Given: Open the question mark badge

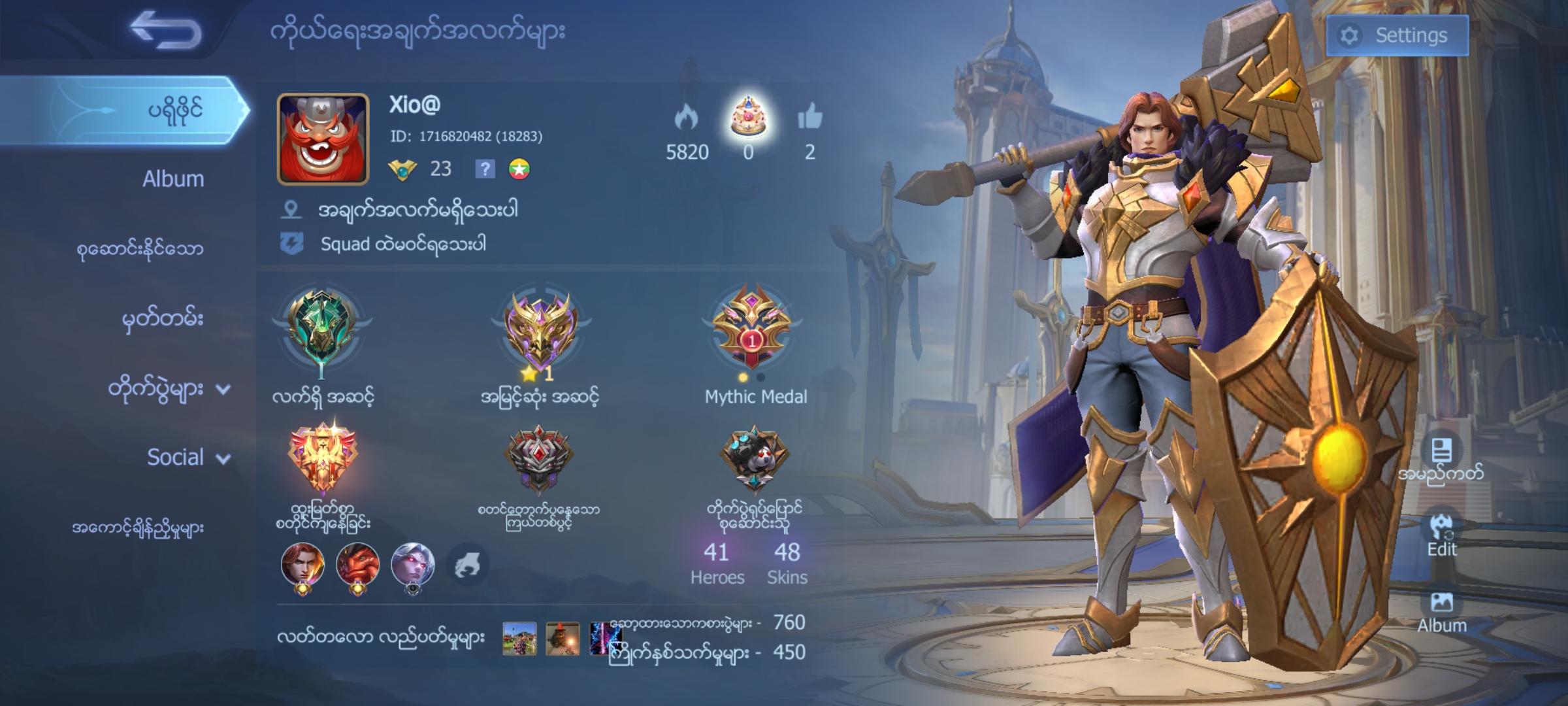Looking at the screenshot, I should [484, 169].
